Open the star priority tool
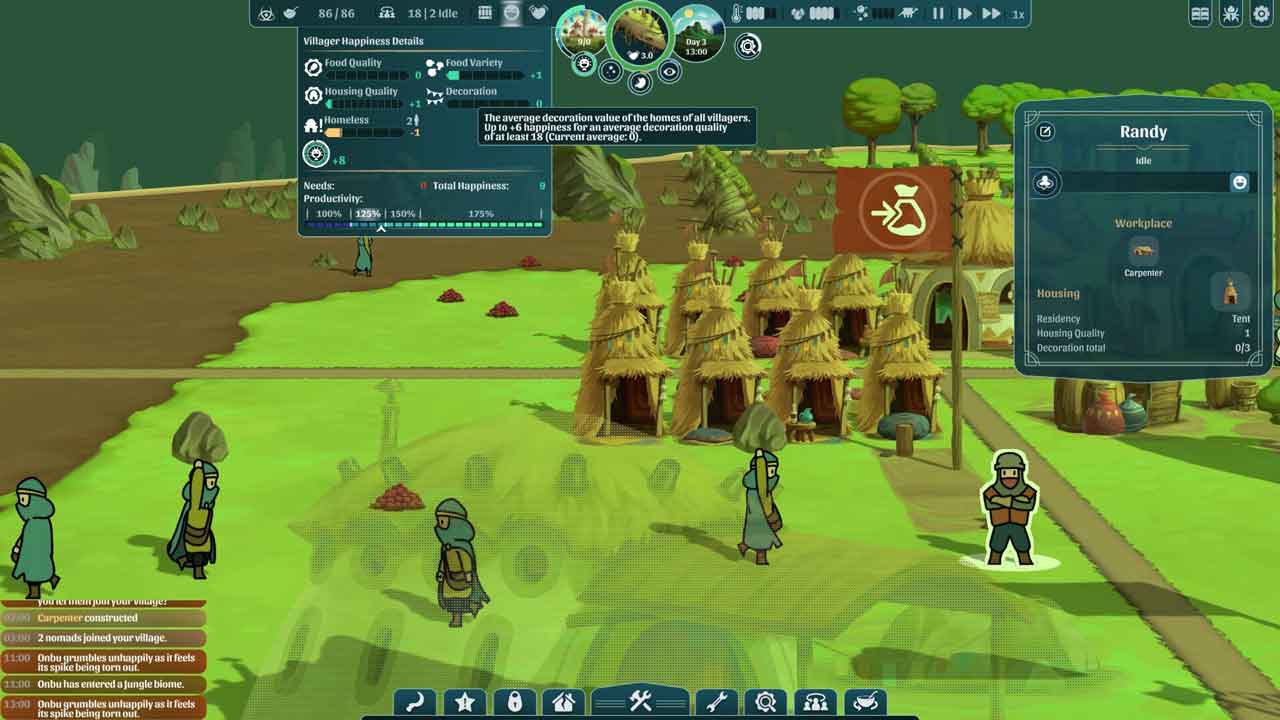 pyautogui.click(x=465, y=703)
